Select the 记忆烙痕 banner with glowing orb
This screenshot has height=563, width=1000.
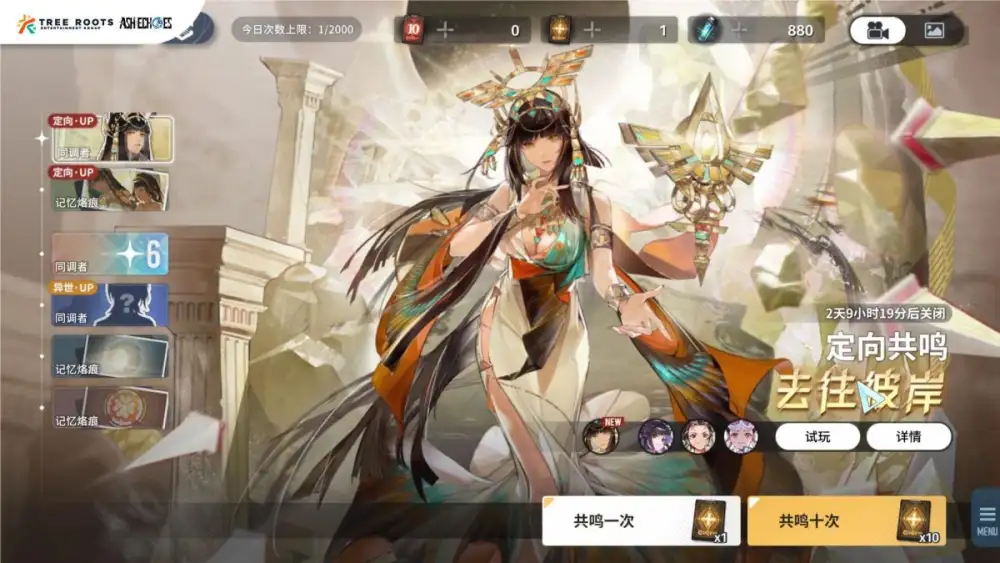coord(110,357)
